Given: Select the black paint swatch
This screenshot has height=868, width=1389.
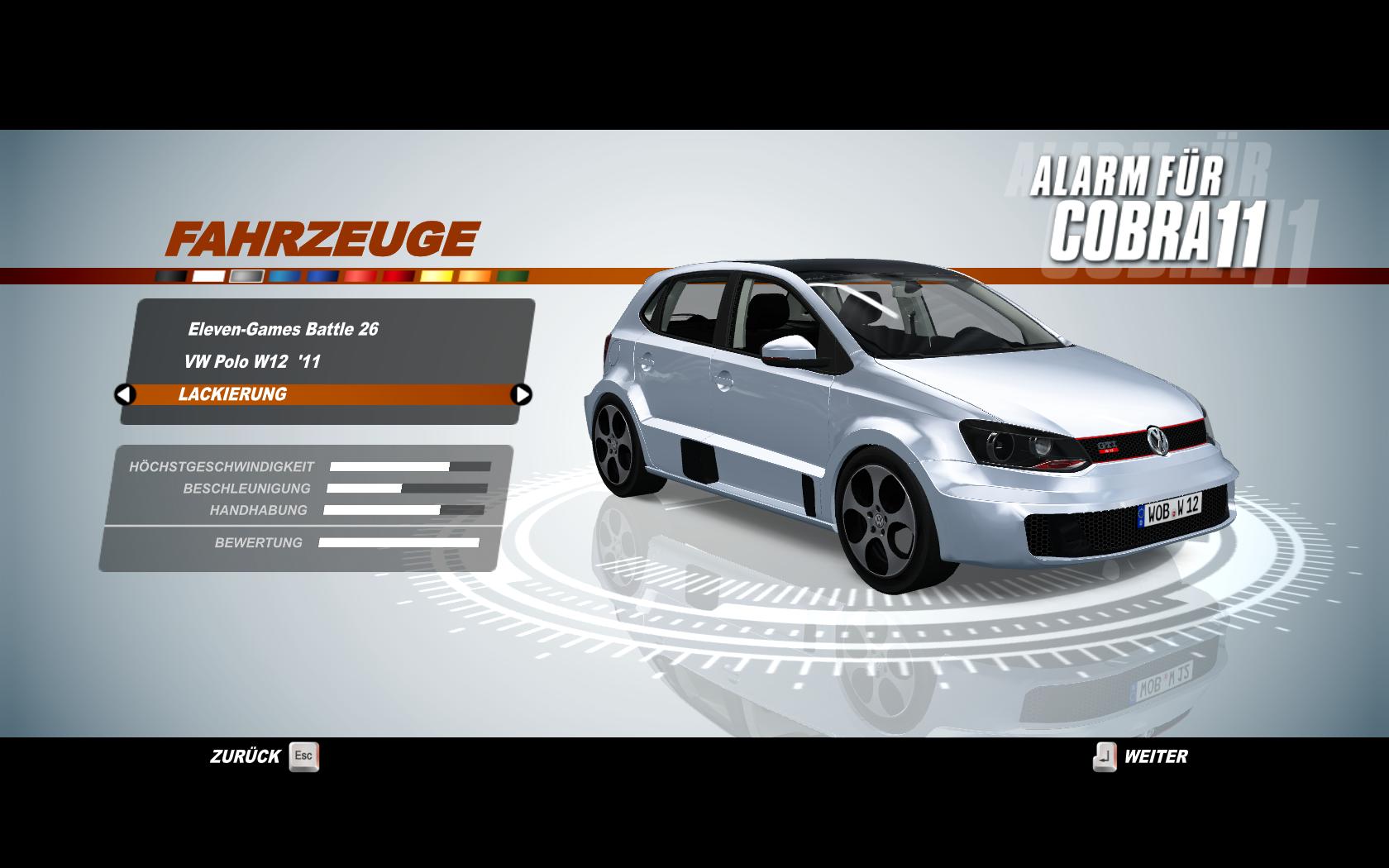Looking at the screenshot, I should (x=171, y=276).
